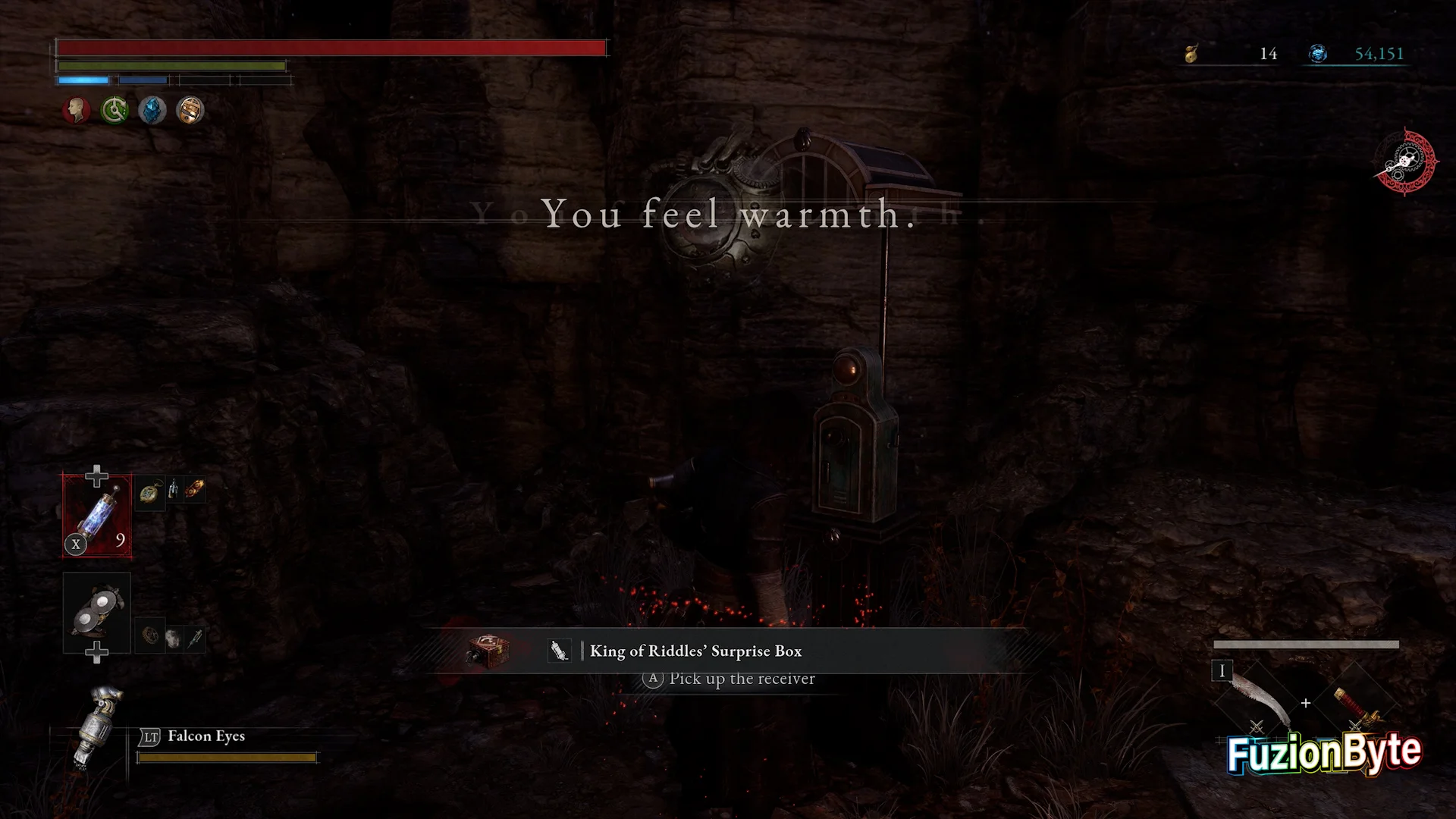Image resolution: width=1456 pixels, height=819 pixels.
Task: Click the FuzionByte channel watermark
Action: coord(1324,753)
